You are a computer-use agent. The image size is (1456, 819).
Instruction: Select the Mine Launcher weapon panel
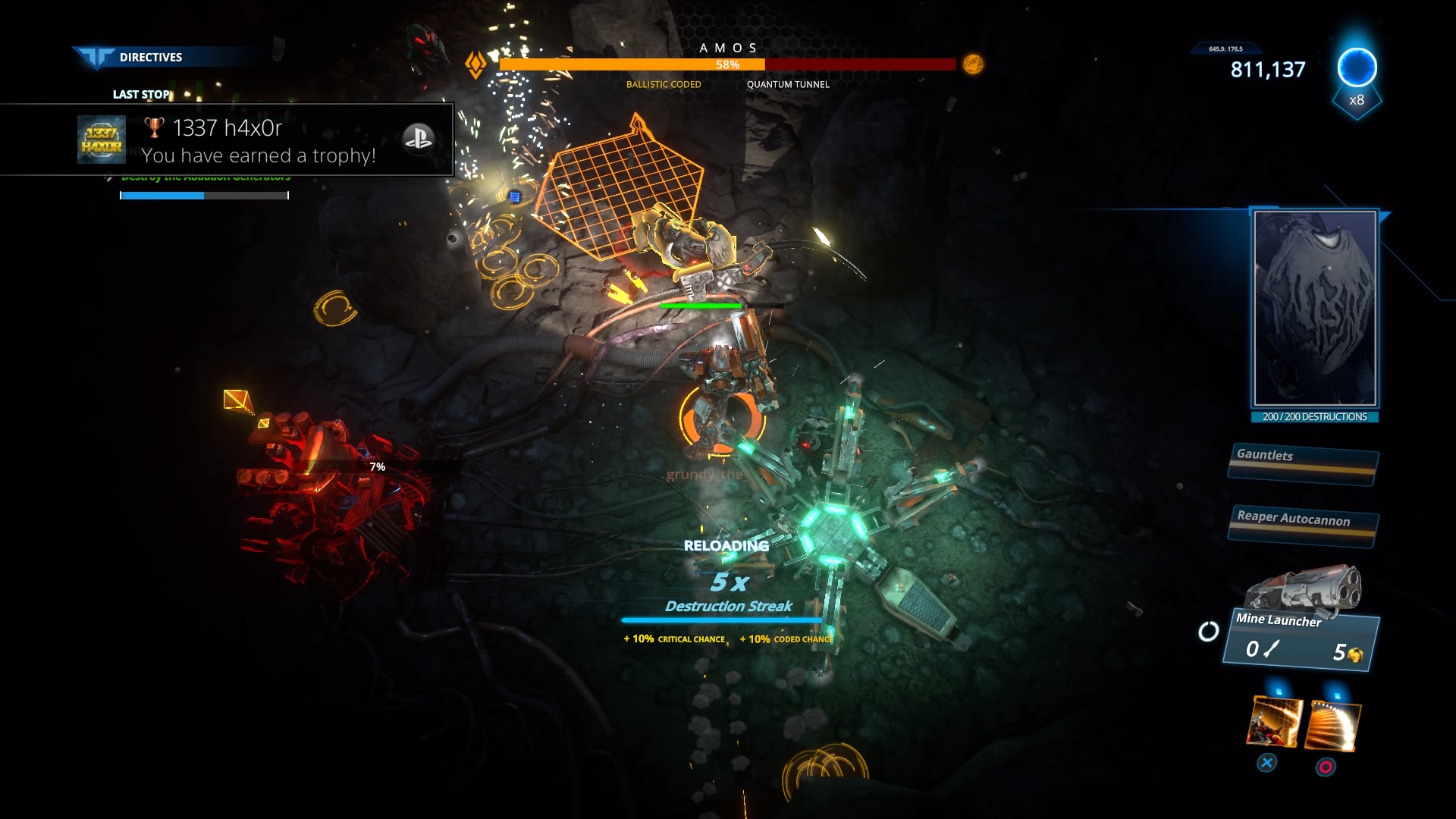pyautogui.click(x=1301, y=637)
